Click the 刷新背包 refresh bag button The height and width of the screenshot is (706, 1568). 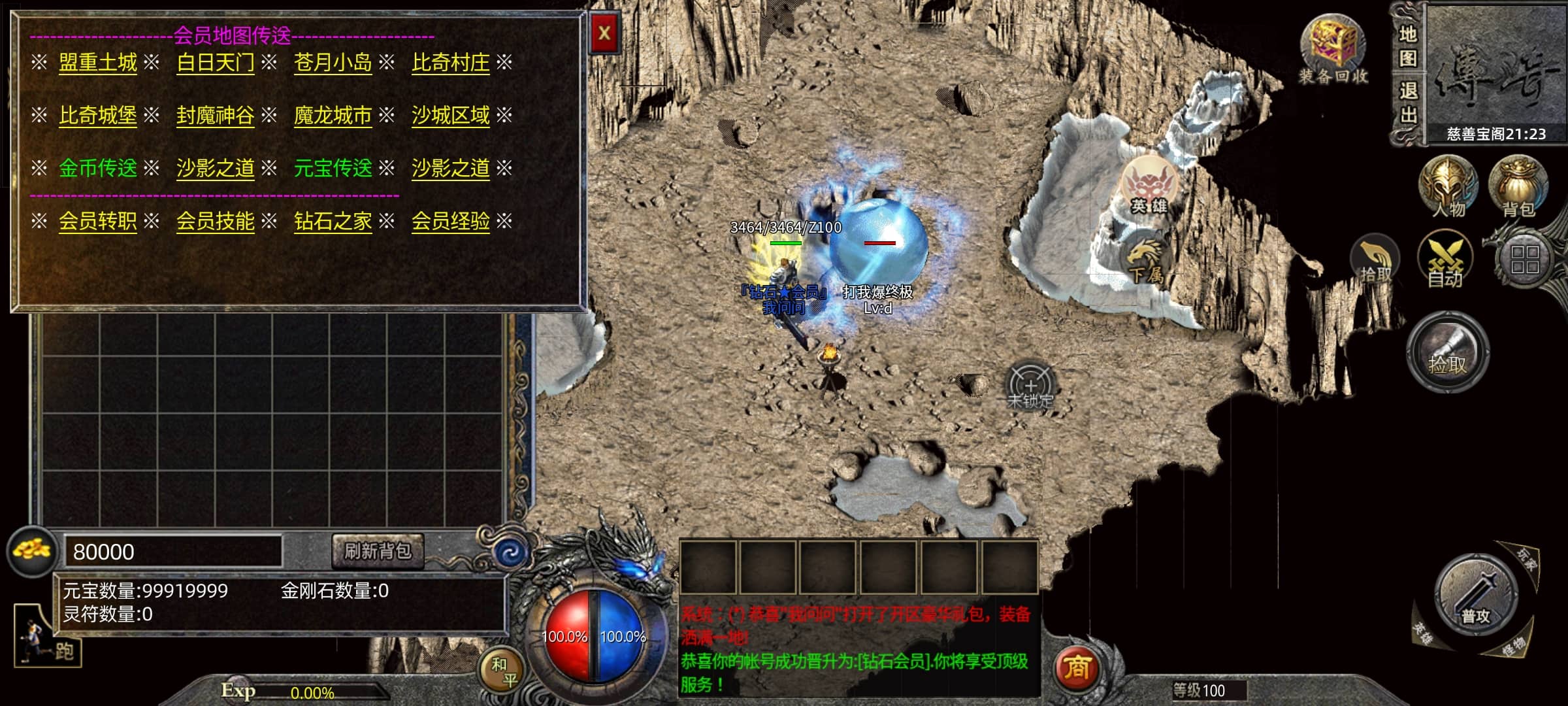point(378,551)
